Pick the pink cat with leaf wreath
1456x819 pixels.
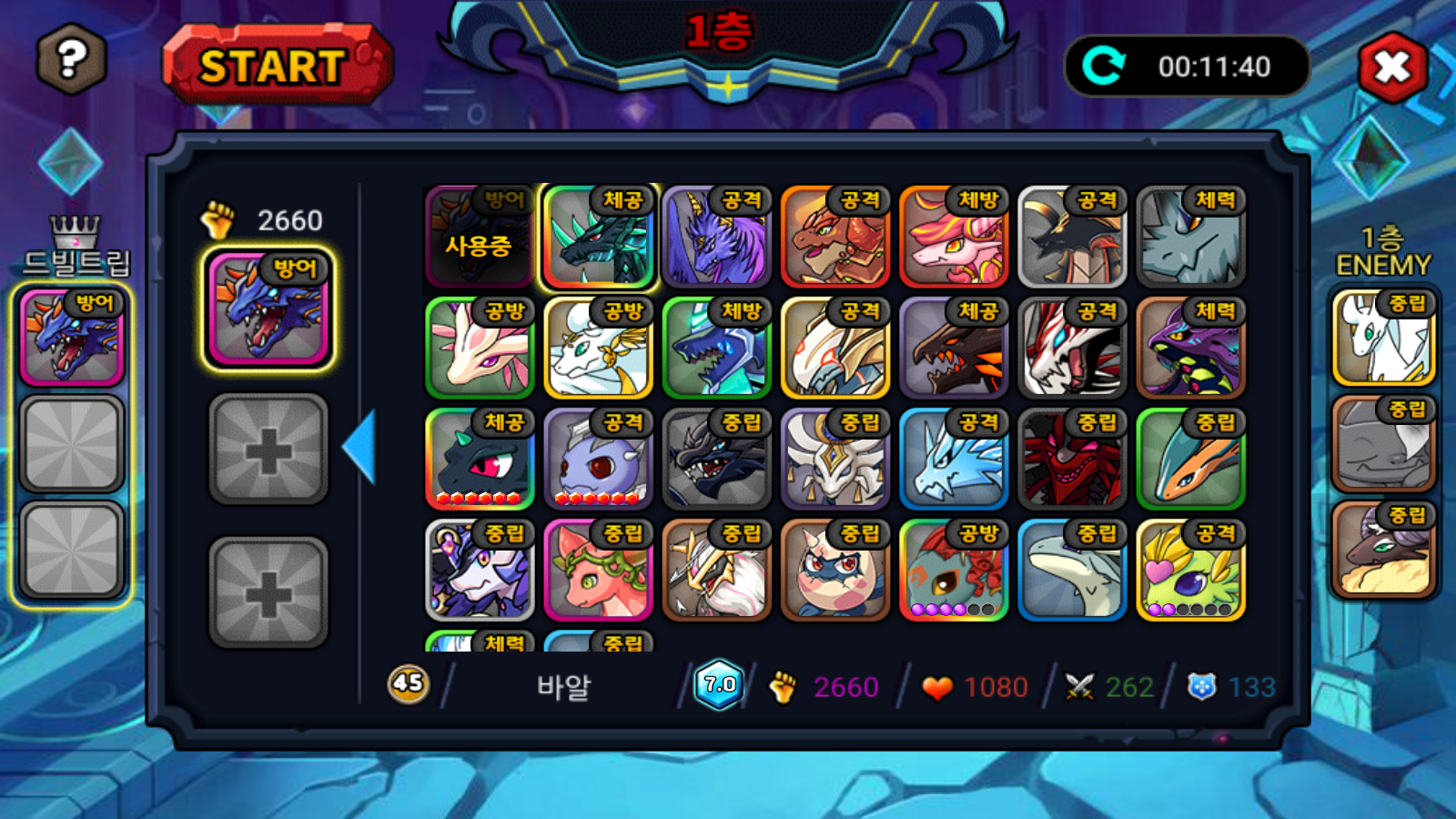[x=598, y=571]
